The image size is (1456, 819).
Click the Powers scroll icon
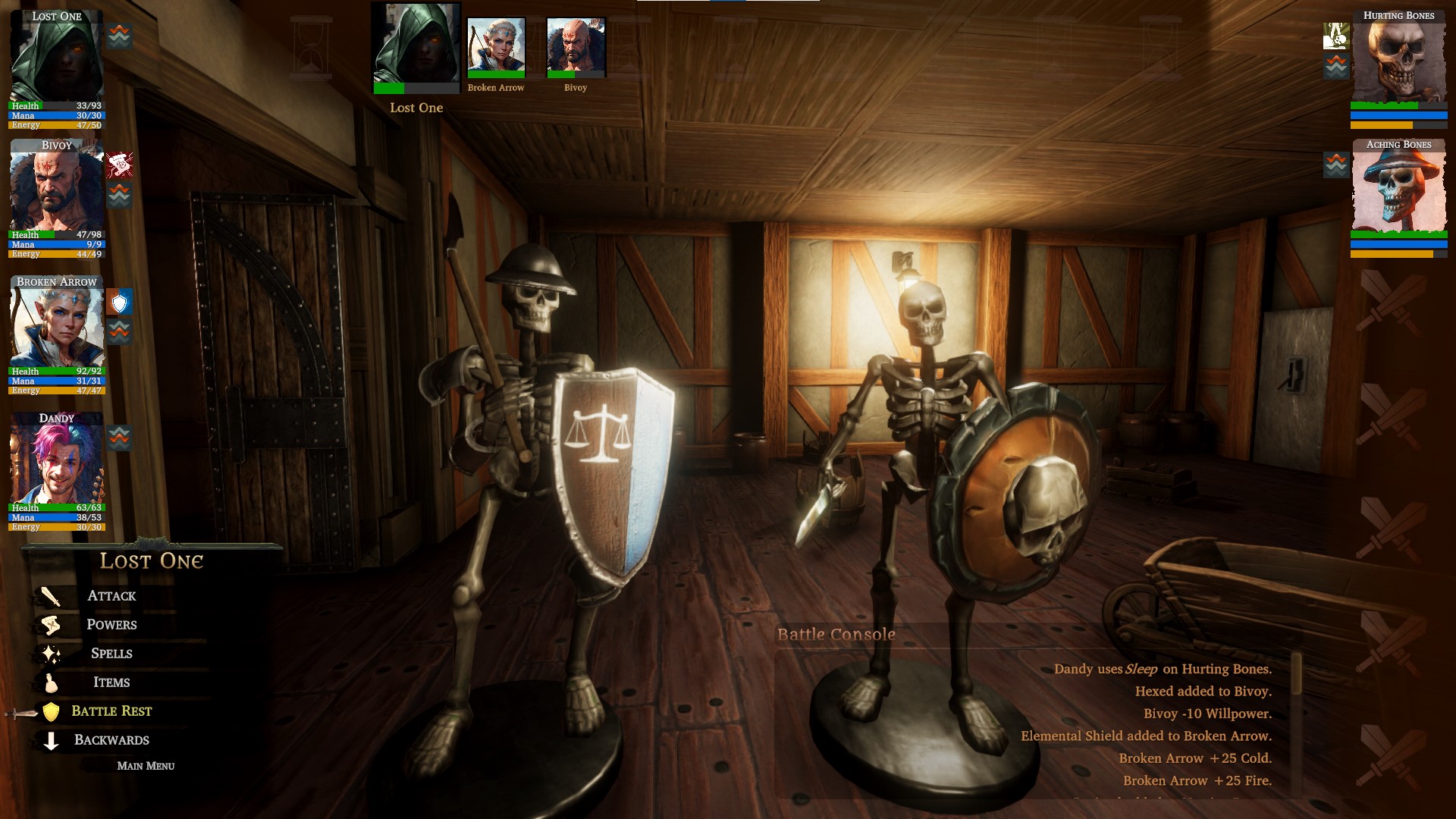[49, 625]
